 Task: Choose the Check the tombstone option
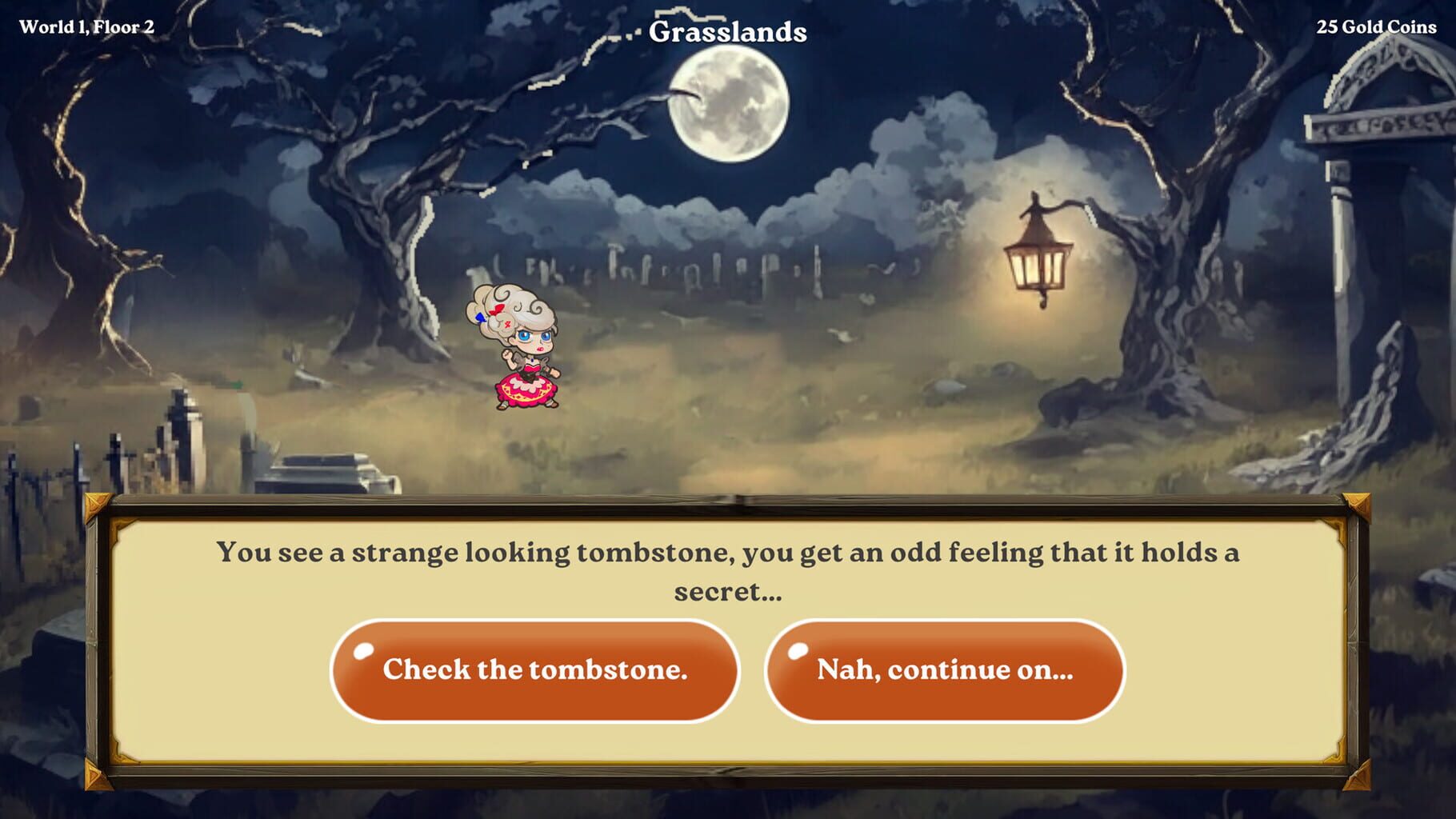(536, 670)
